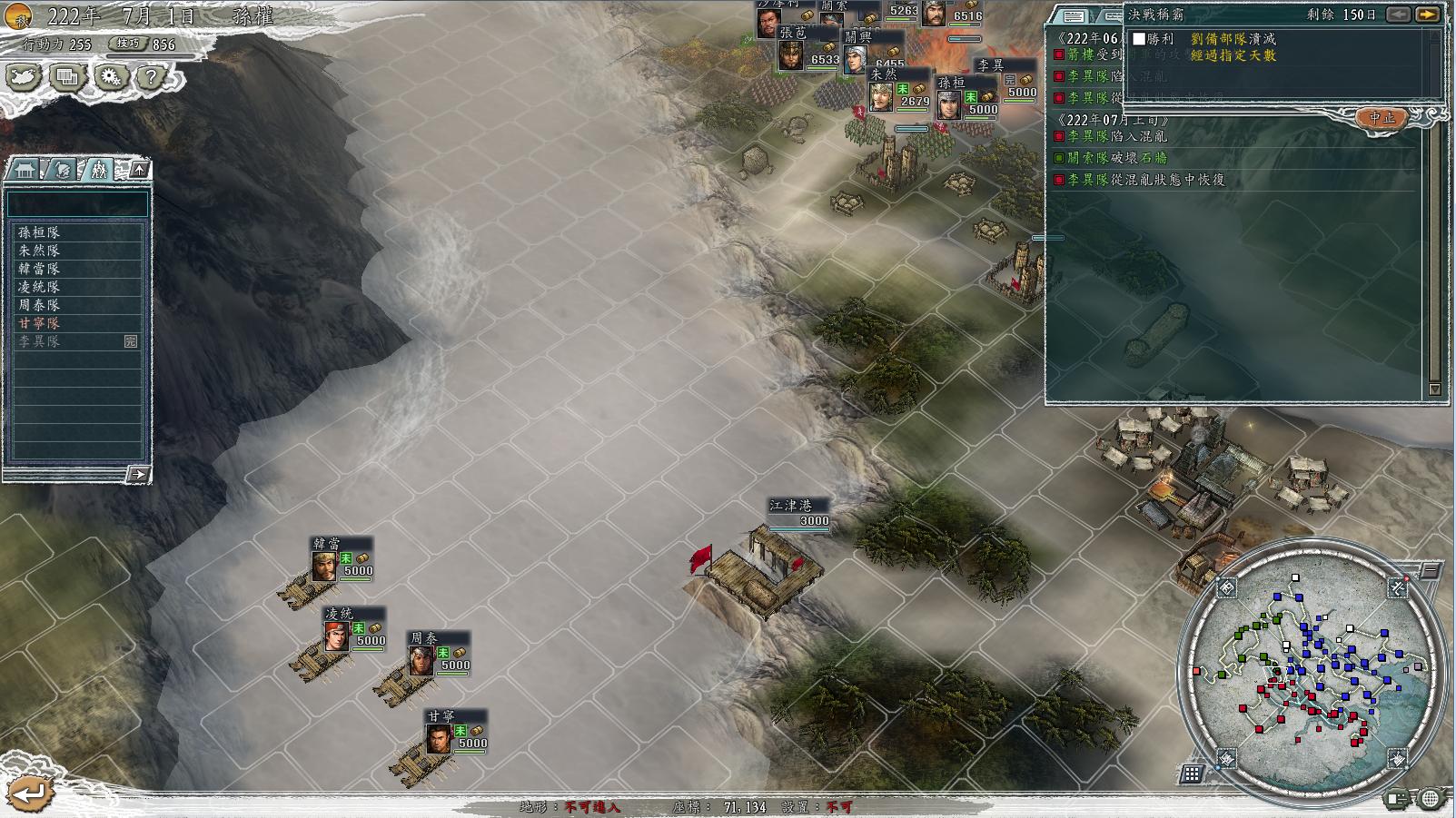Click the right arrow under the unit list

pyautogui.click(x=137, y=474)
